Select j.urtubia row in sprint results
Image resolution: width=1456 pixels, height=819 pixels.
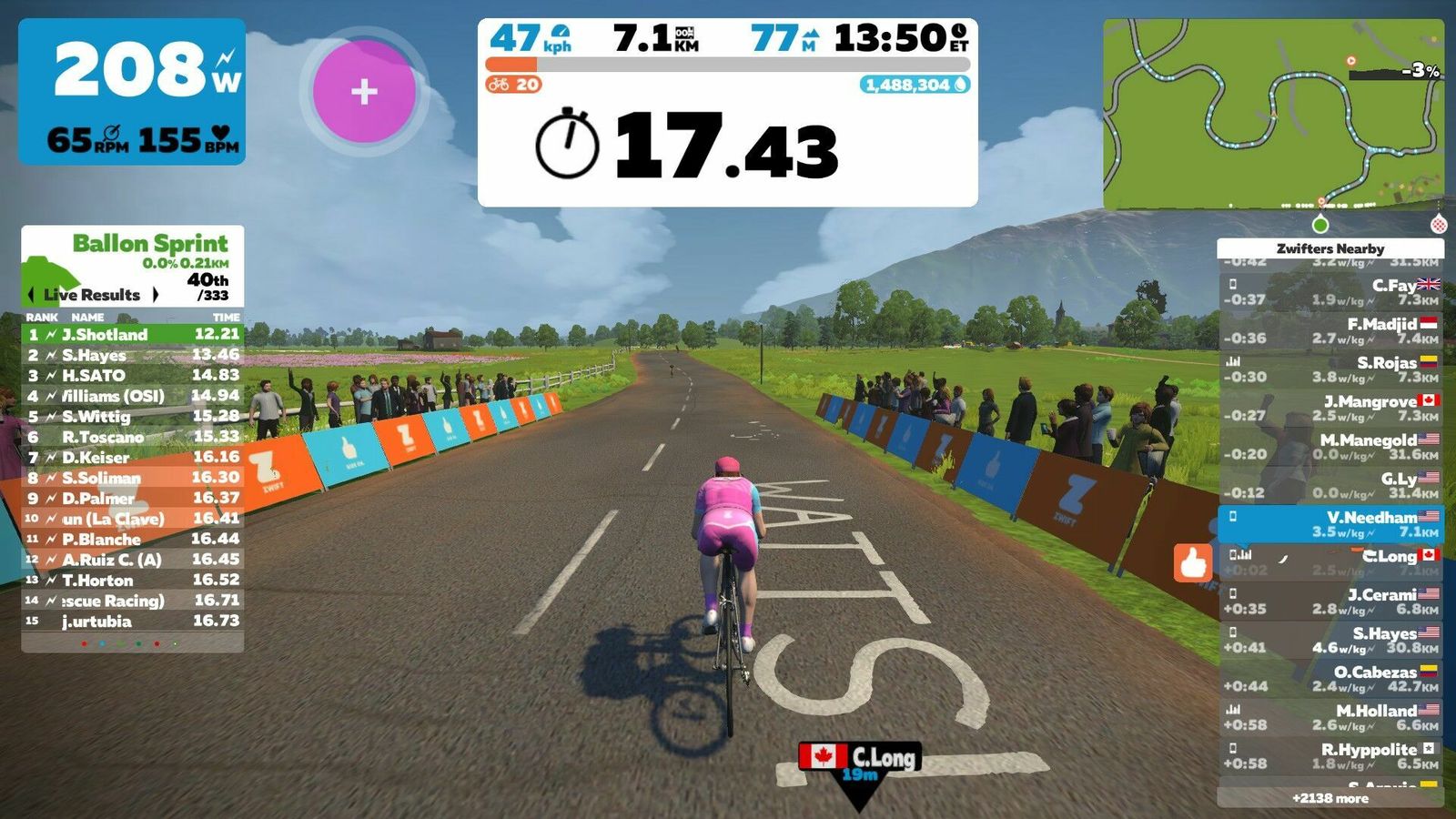[x=132, y=622]
